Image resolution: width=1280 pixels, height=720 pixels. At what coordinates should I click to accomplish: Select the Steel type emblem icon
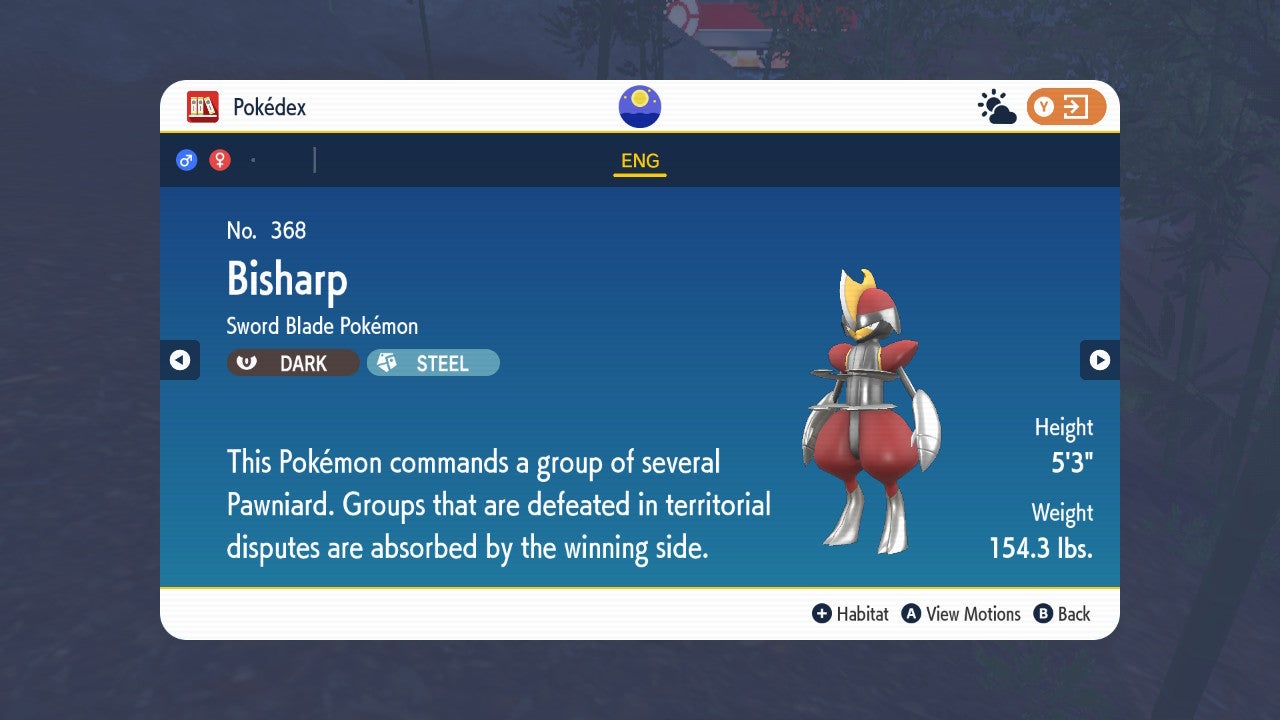point(384,363)
